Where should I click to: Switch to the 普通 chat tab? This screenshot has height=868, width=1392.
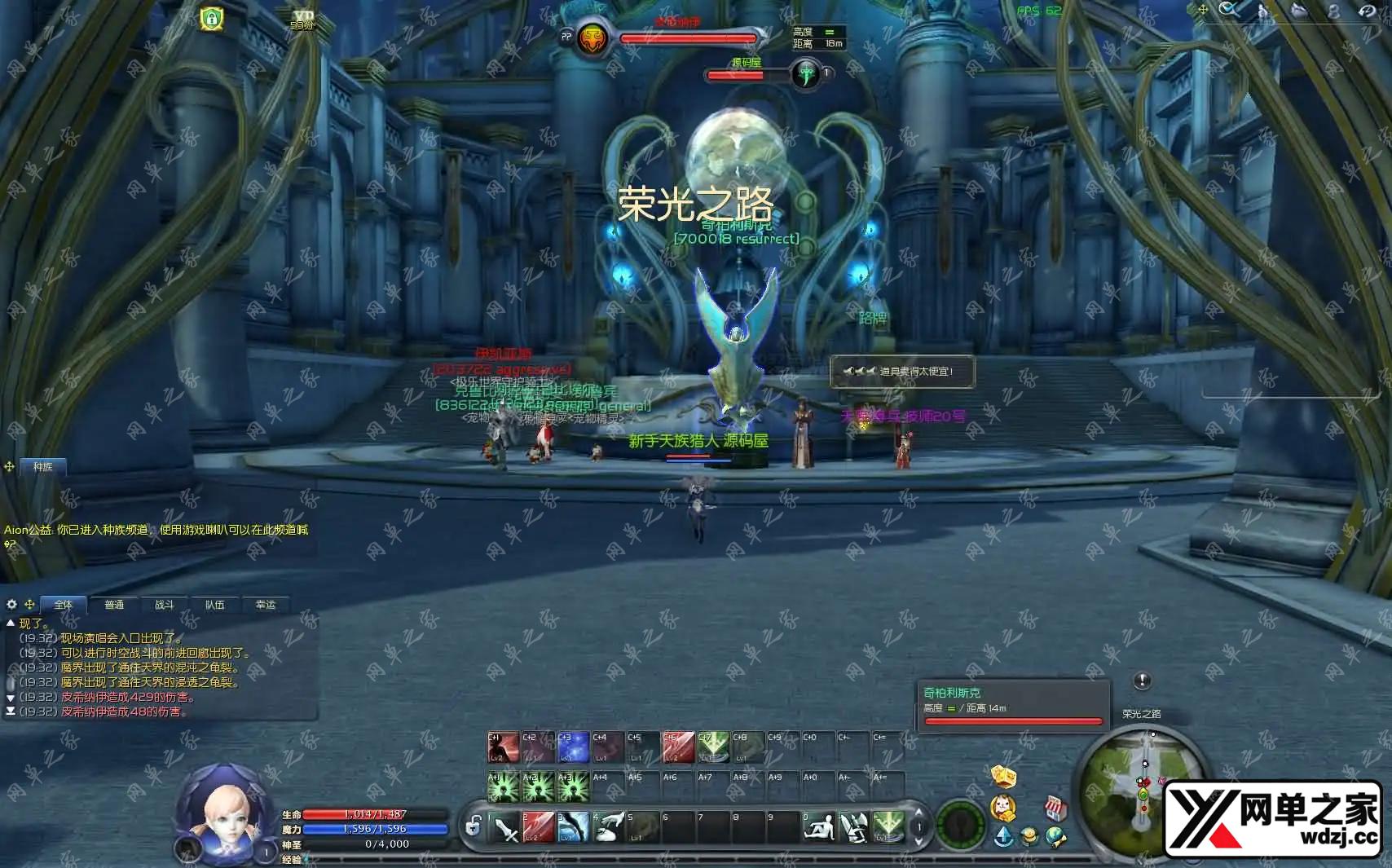point(114,605)
